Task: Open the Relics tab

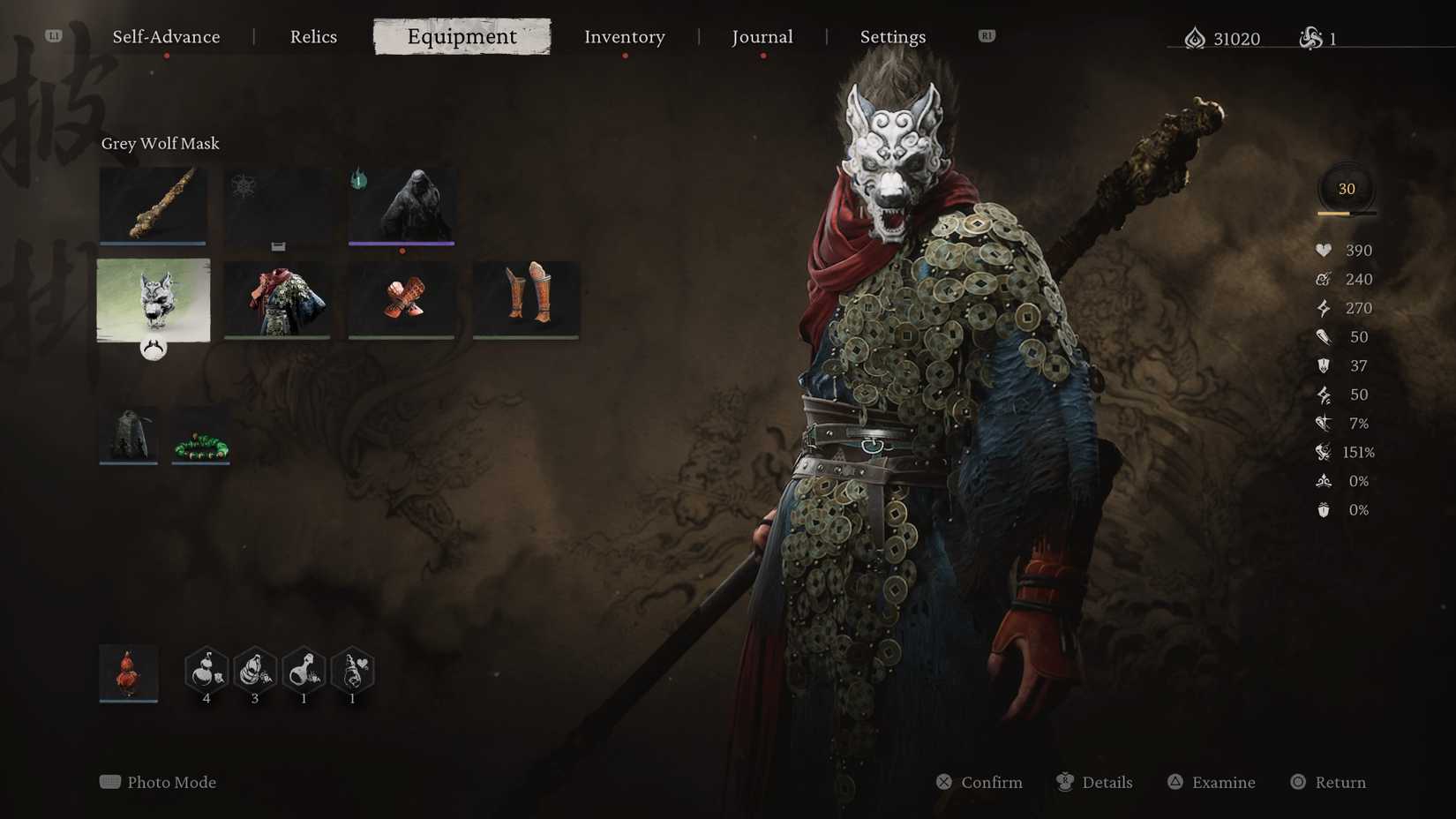Action: point(313,36)
